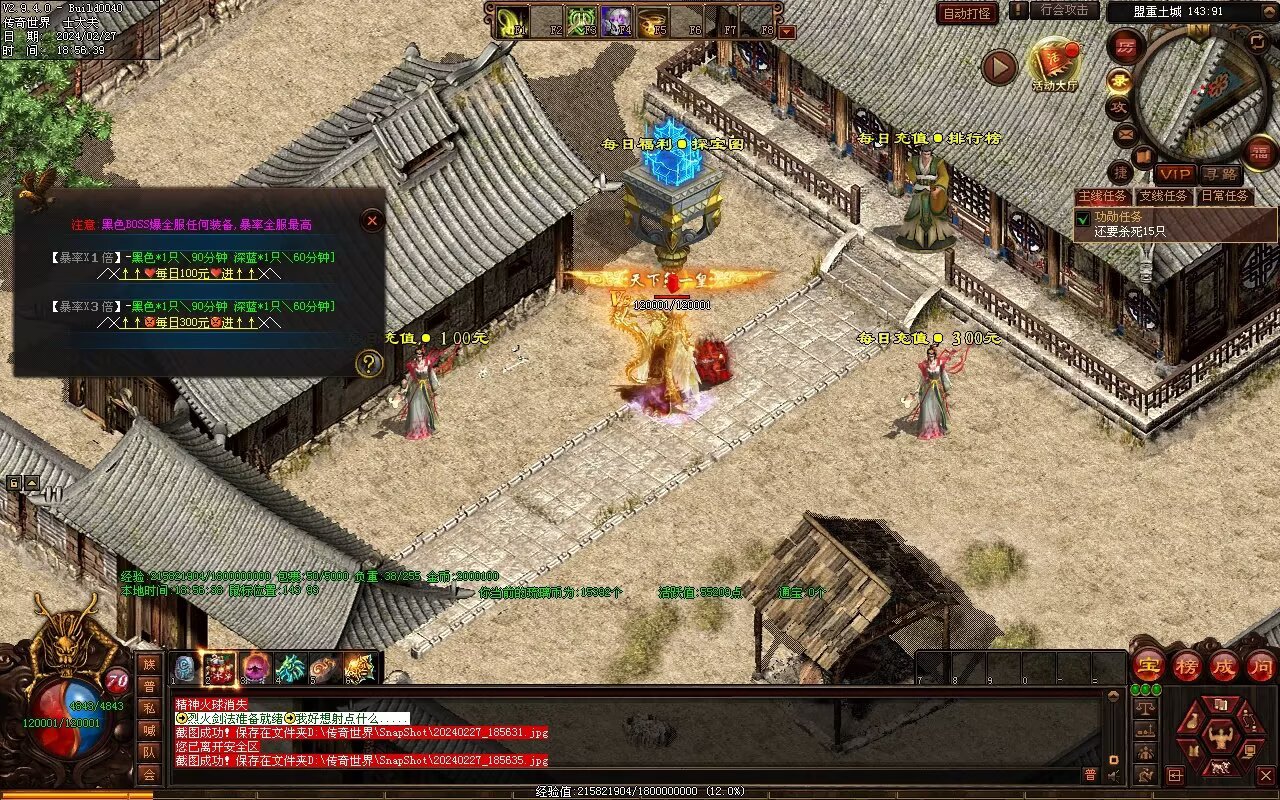The height and width of the screenshot is (800, 1280).
Task: Close the drop-rate notice panel
Action: tap(372, 220)
